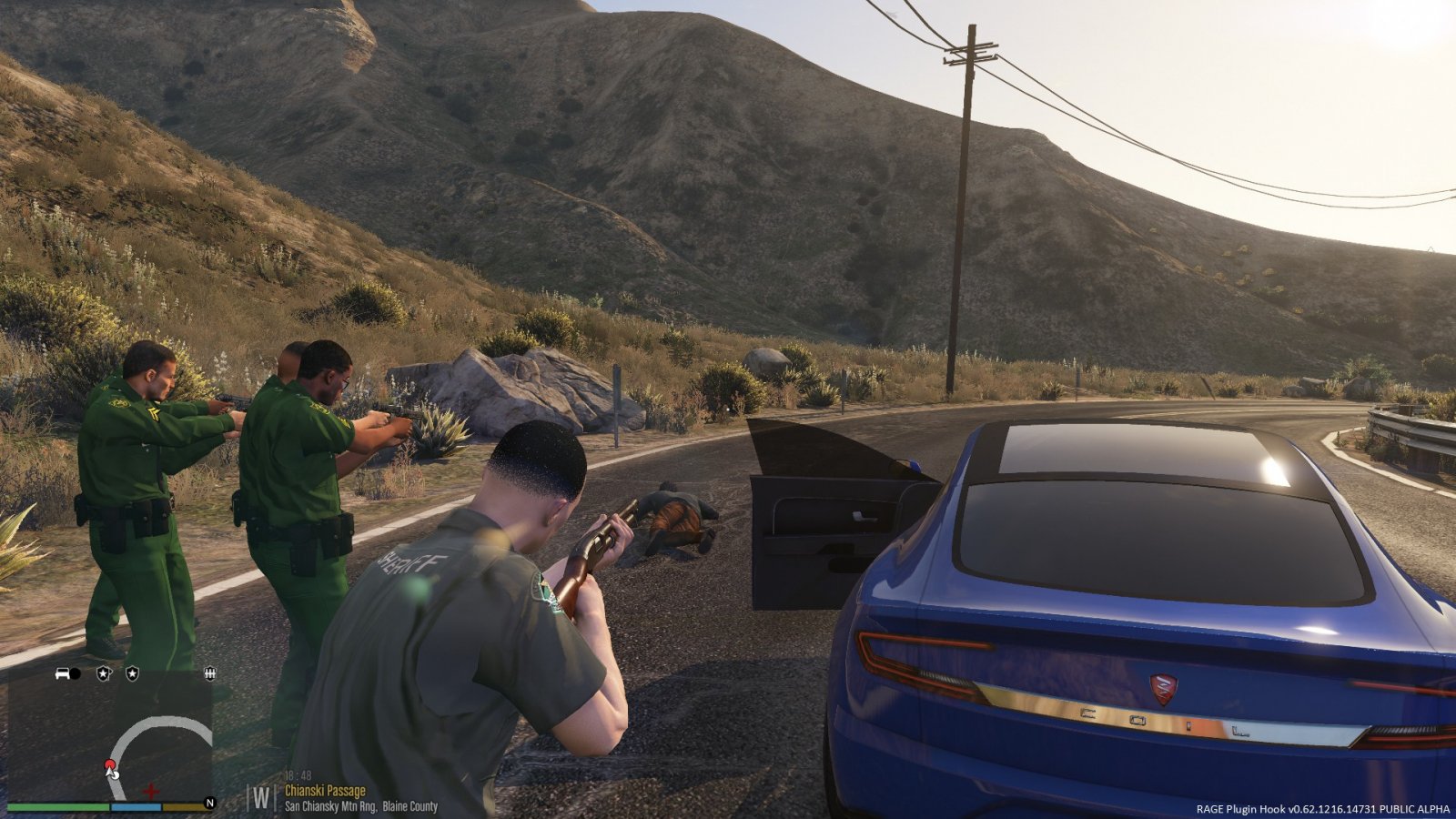Select the red circle blip on minimap

tap(110, 764)
